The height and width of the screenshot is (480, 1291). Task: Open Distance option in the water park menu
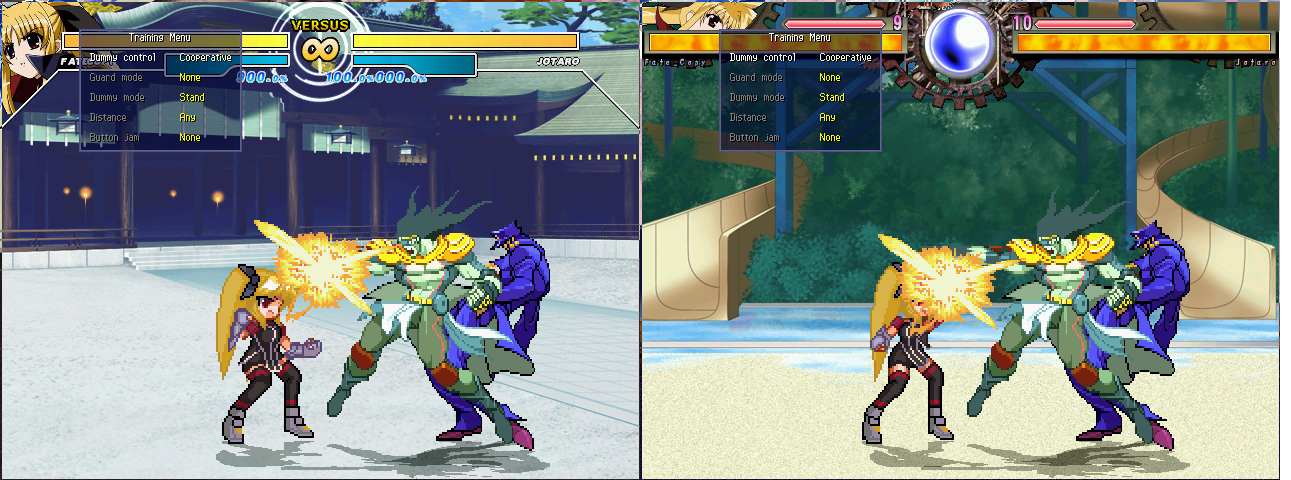coord(748,118)
